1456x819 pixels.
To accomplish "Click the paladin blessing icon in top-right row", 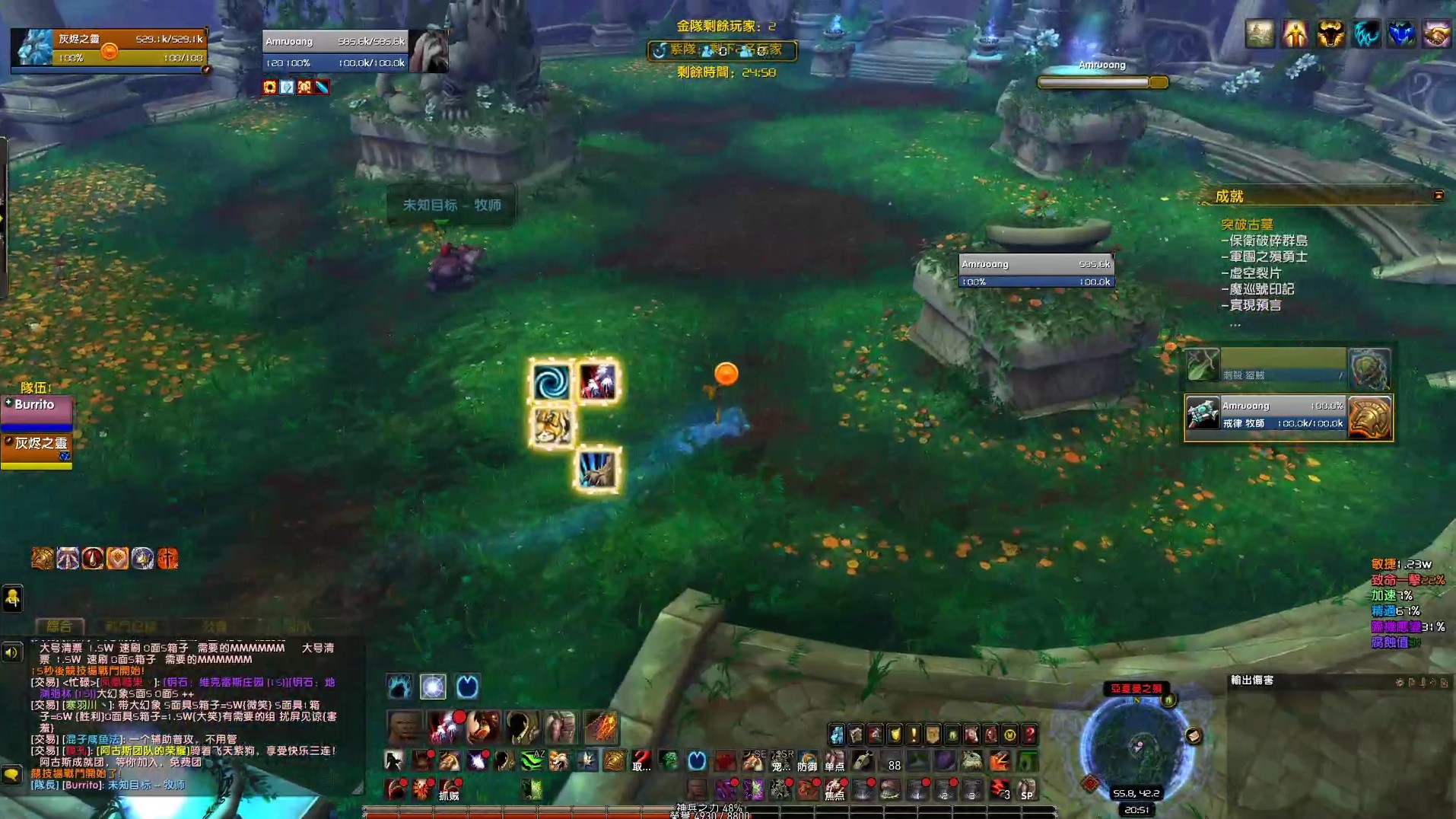I will click(x=1294, y=34).
